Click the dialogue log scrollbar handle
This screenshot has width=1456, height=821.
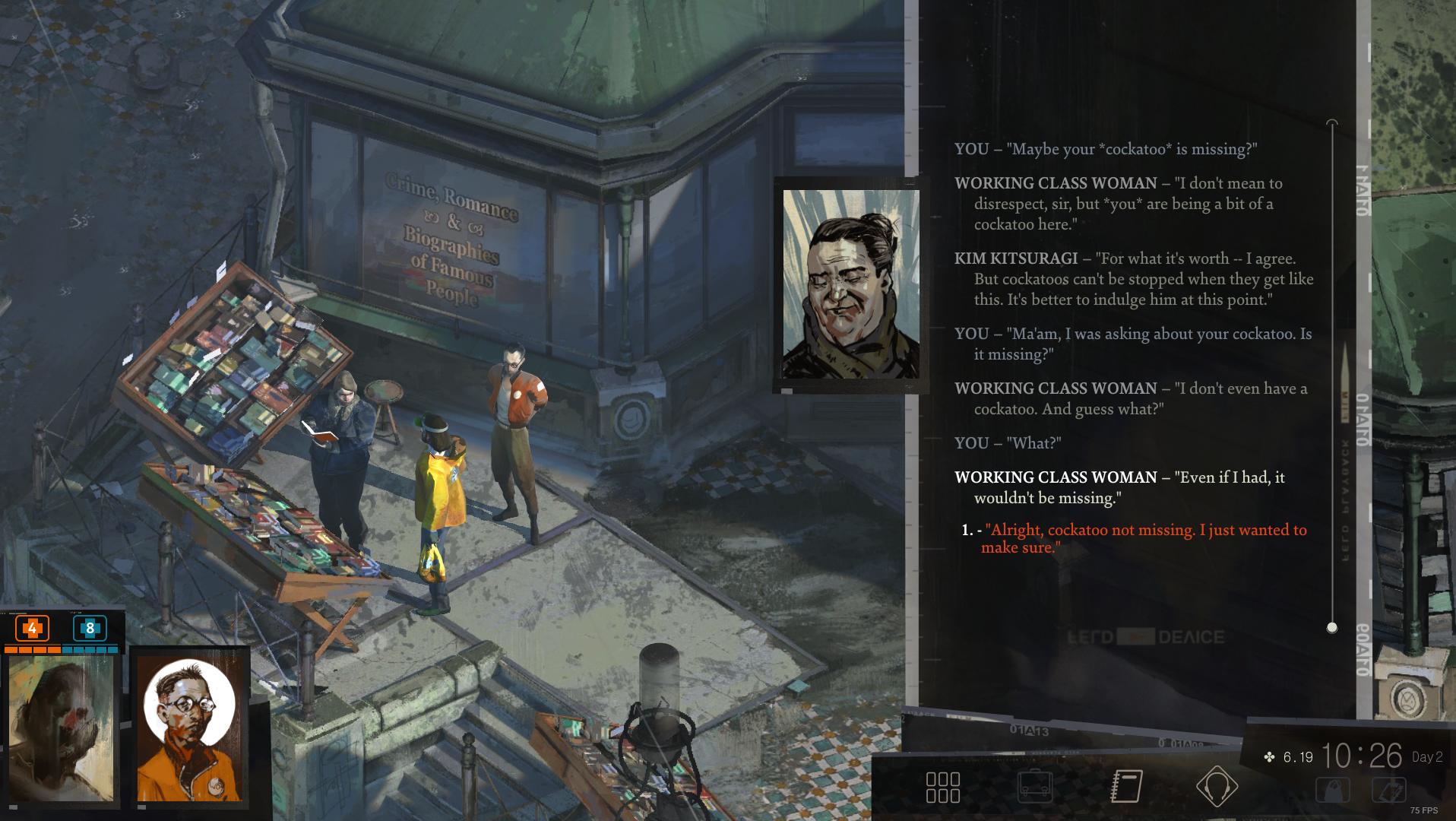pyautogui.click(x=1331, y=628)
